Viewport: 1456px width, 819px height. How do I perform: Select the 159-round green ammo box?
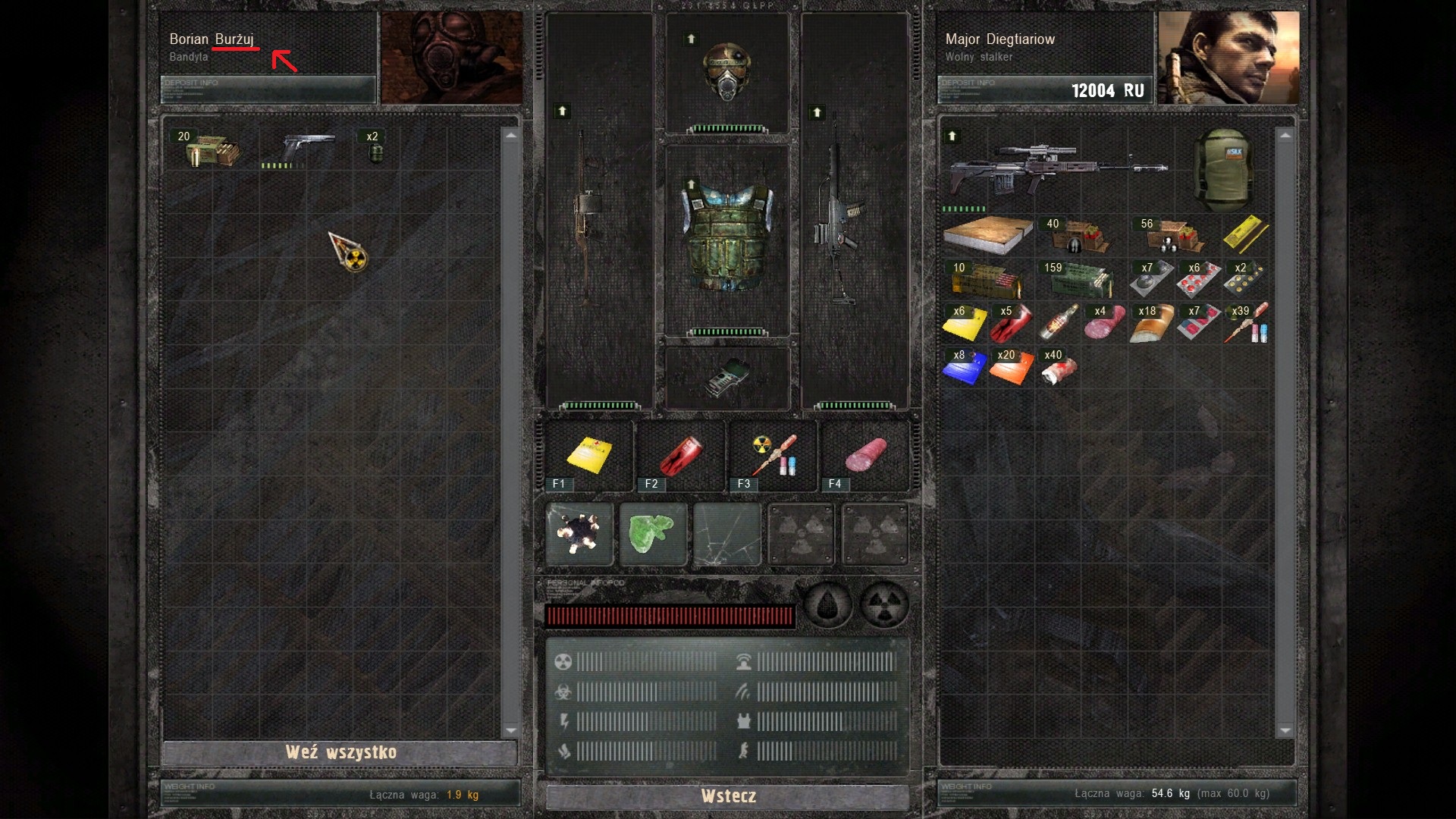click(1080, 280)
